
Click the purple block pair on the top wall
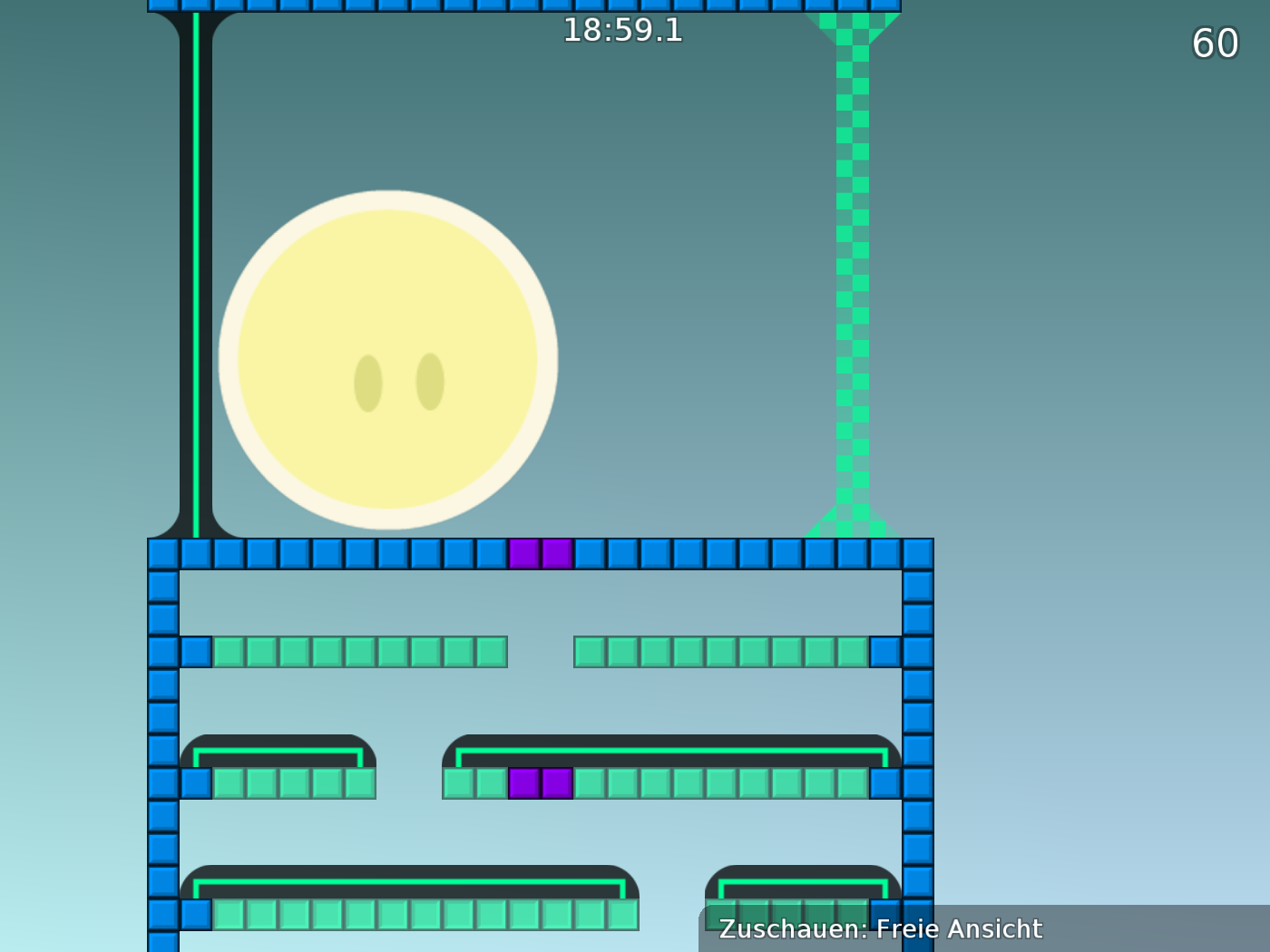point(542,552)
